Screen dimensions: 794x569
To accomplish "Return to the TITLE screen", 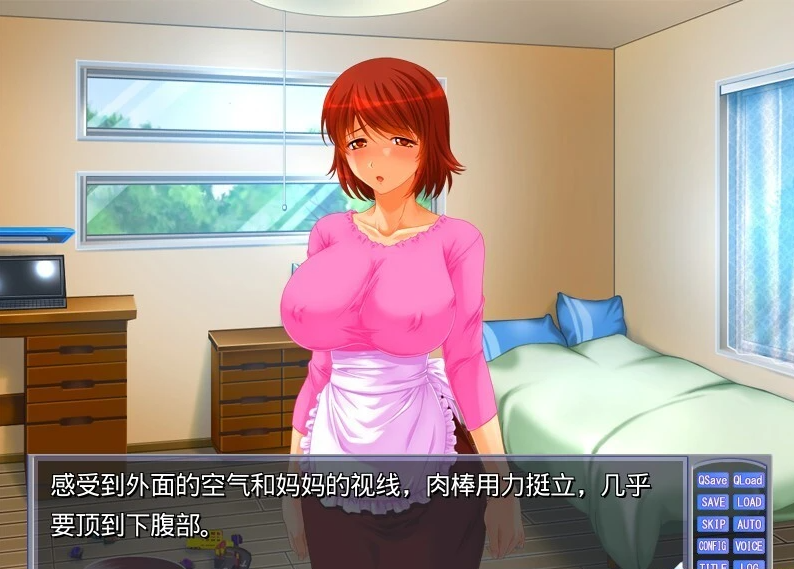I will coord(713,564).
